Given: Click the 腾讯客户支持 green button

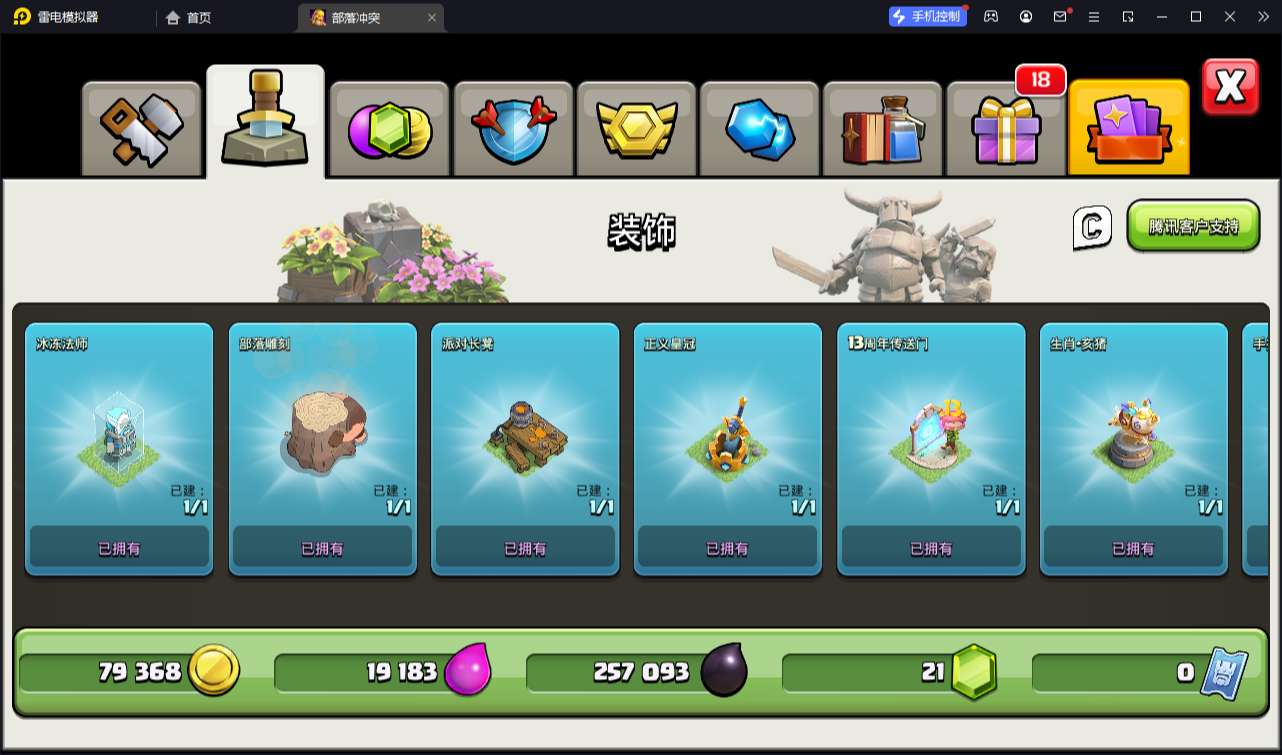Looking at the screenshot, I should 1193,226.
